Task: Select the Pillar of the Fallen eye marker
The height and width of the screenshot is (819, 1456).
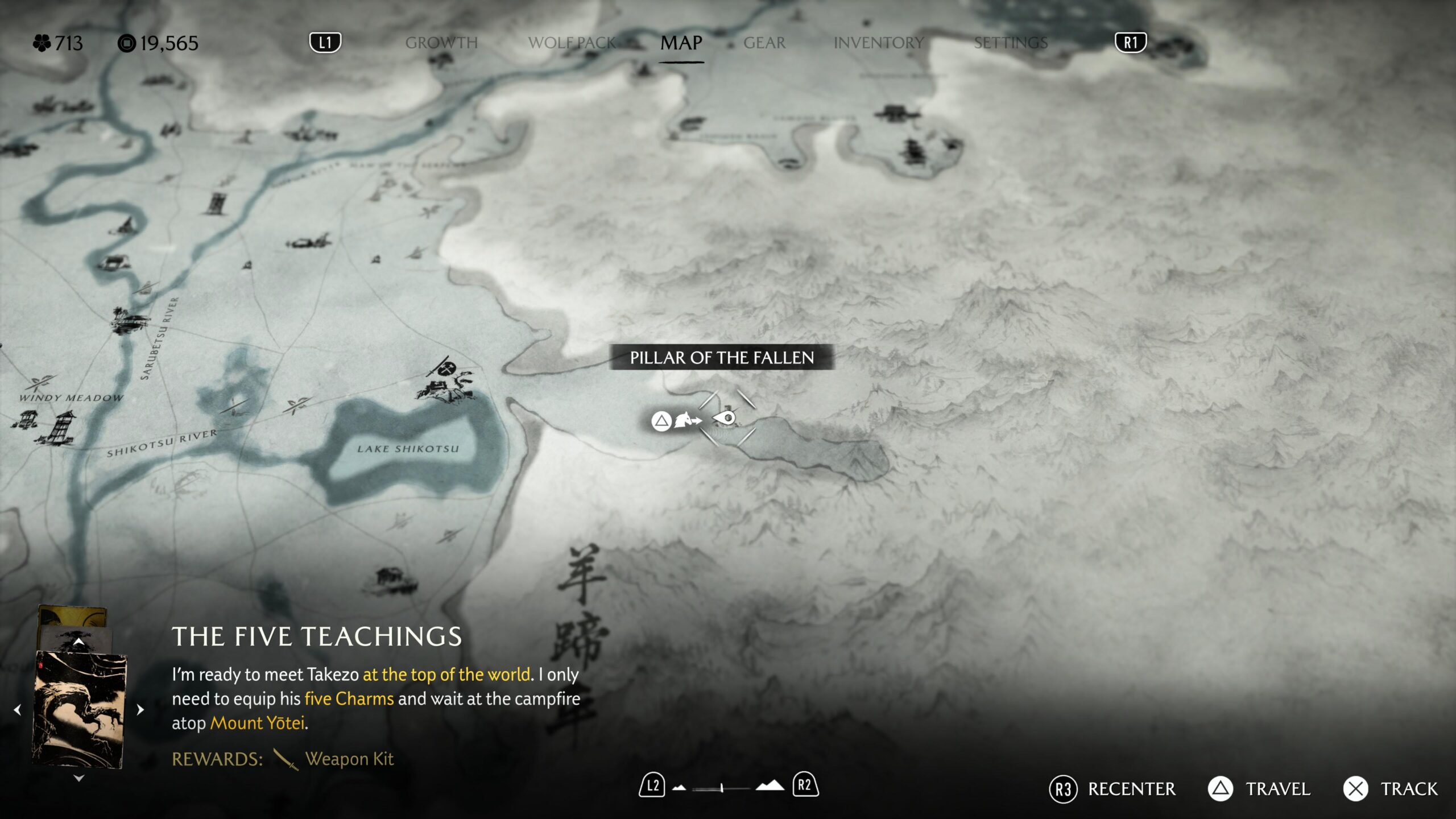Action: (725, 419)
